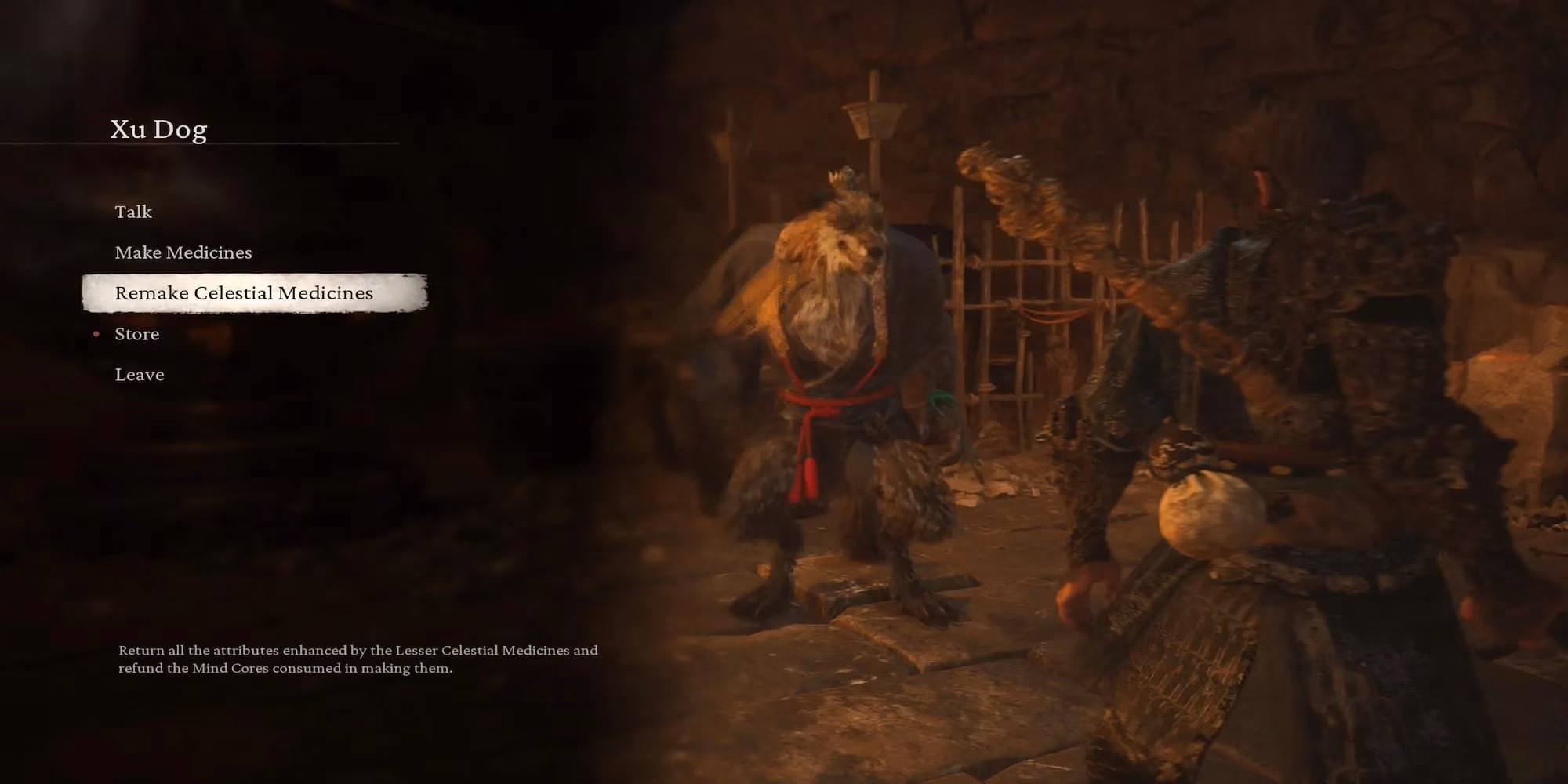
Task: Click Leave at the bottom of the list
Action: coord(140,375)
